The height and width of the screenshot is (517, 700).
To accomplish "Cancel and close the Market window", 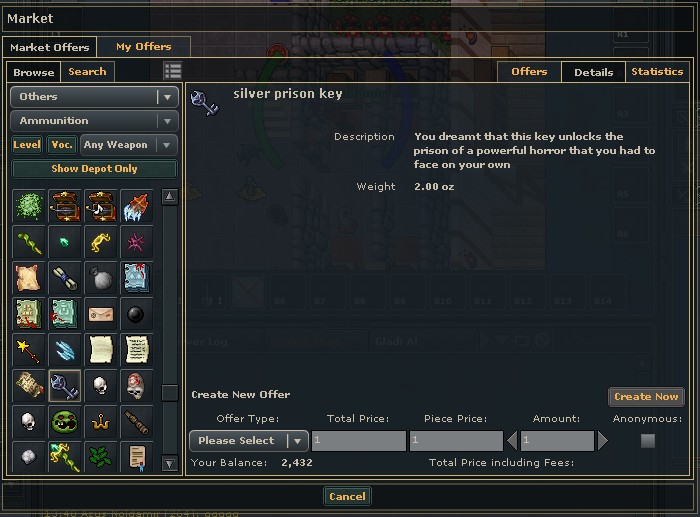I will click(347, 496).
